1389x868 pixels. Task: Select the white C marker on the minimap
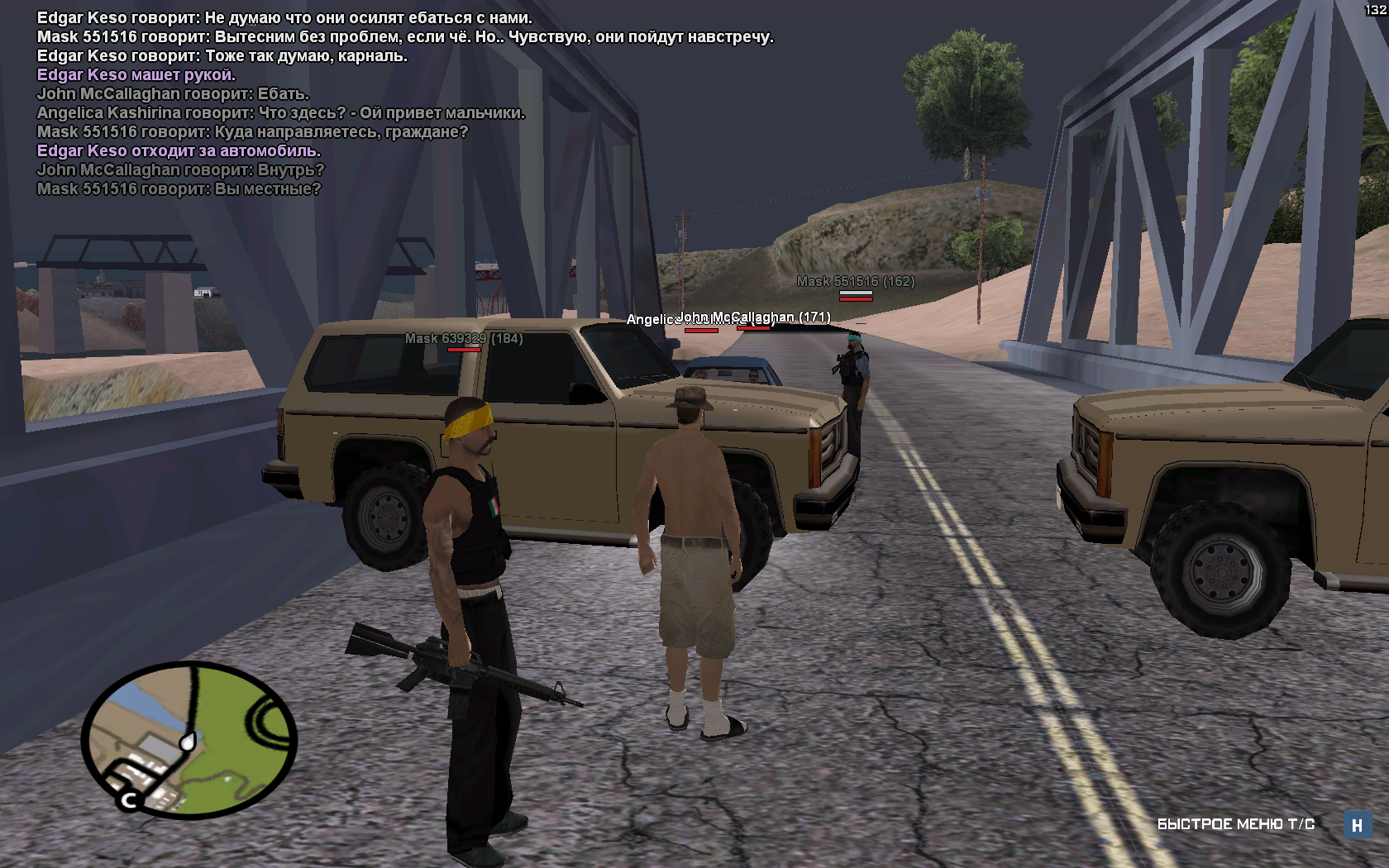coord(129,799)
